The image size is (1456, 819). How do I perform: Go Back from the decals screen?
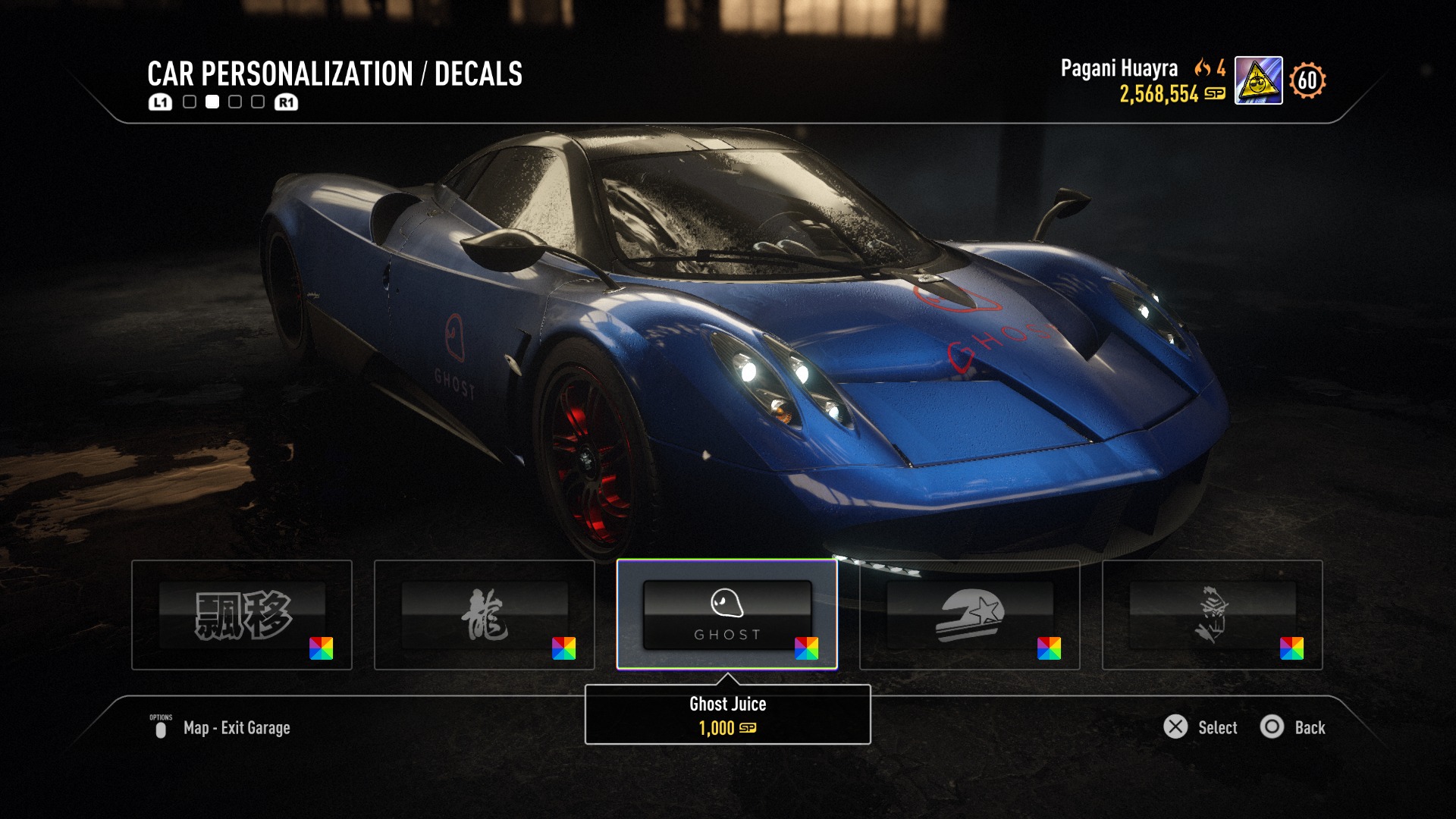1293,727
